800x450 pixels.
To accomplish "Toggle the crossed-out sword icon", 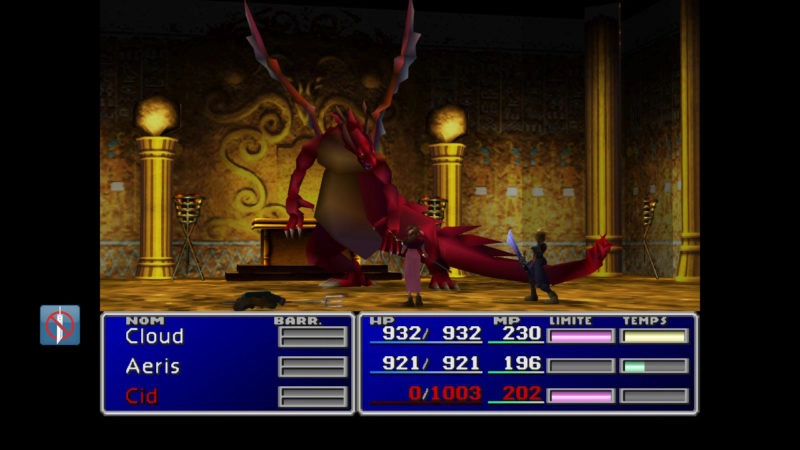I will [x=60, y=325].
